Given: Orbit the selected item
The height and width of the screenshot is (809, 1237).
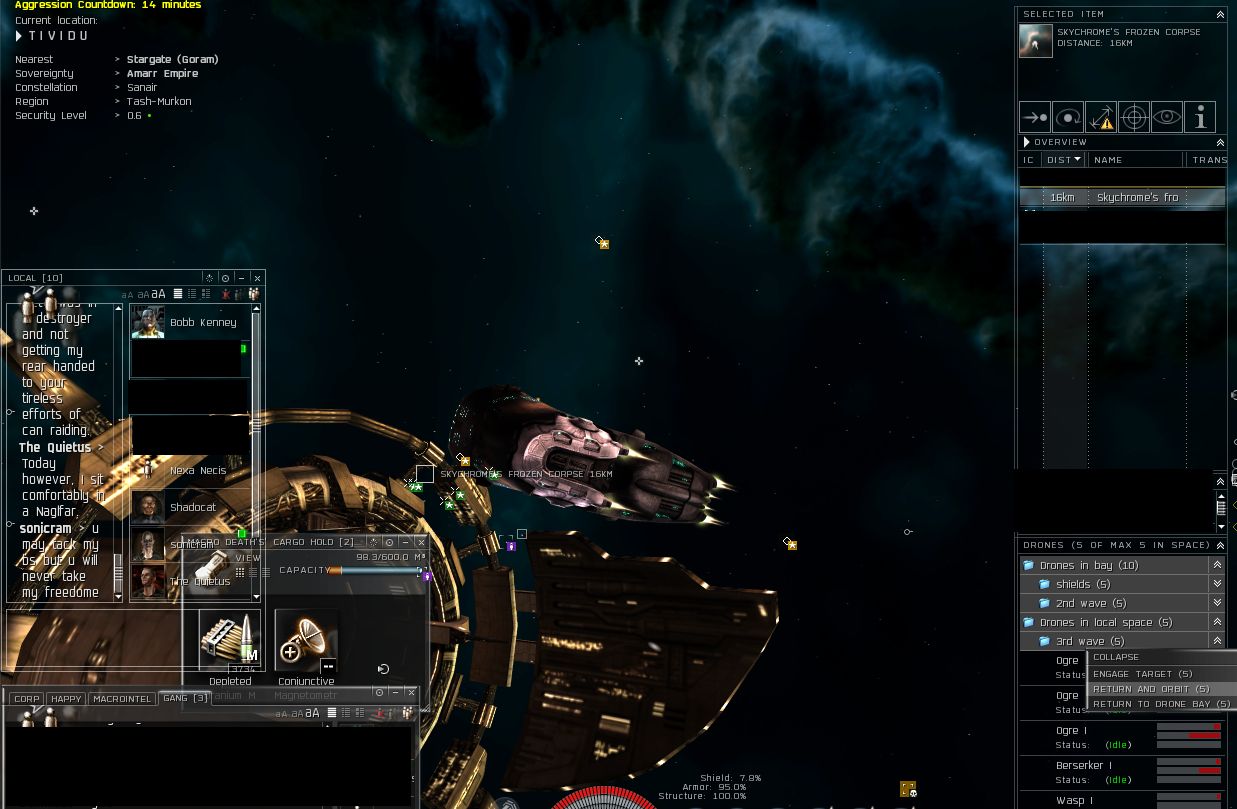Looking at the screenshot, I should [1068, 117].
